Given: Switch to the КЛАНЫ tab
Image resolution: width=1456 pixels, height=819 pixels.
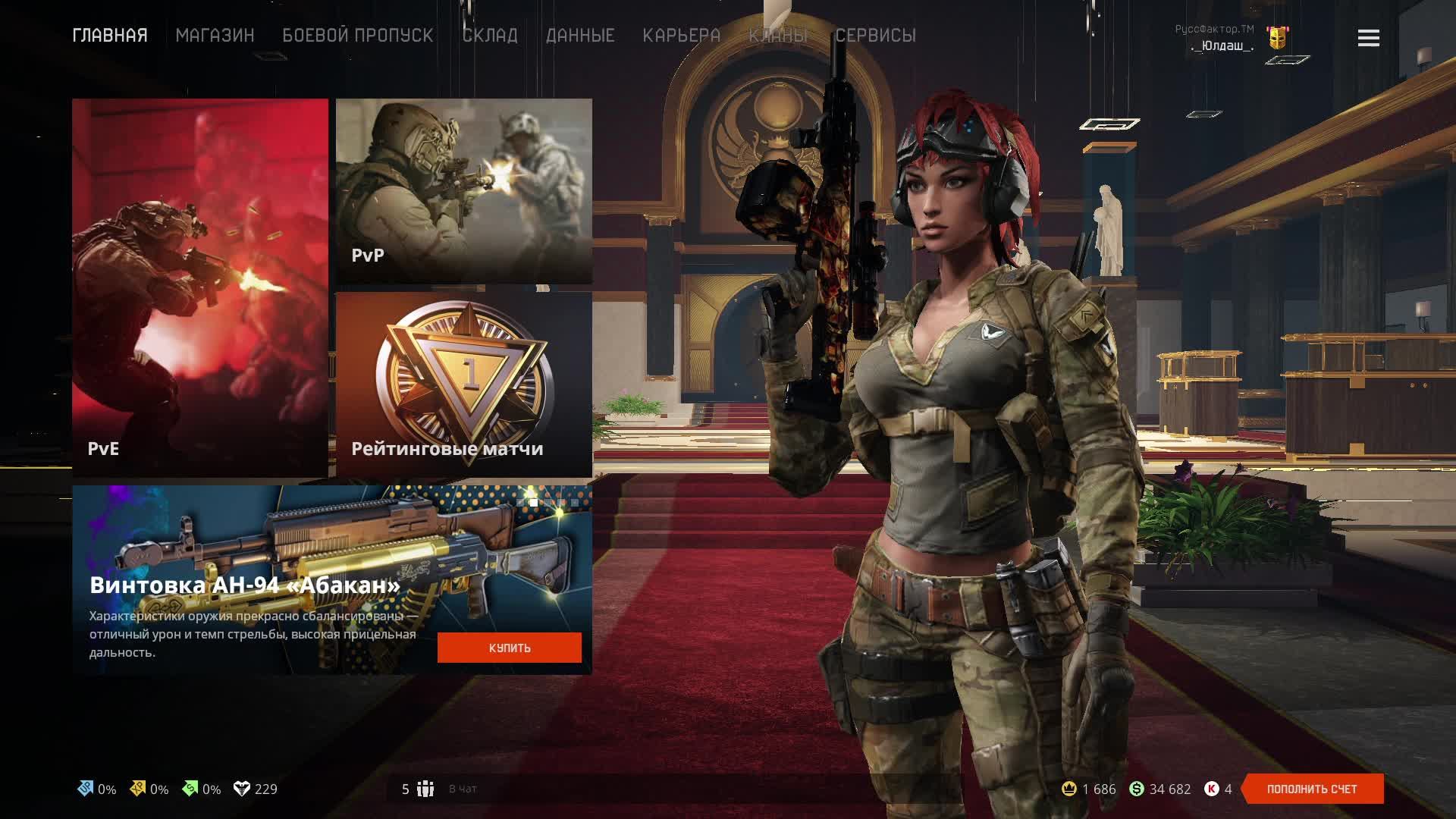Looking at the screenshot, I should pyautogui.click(x=778, y=36).
